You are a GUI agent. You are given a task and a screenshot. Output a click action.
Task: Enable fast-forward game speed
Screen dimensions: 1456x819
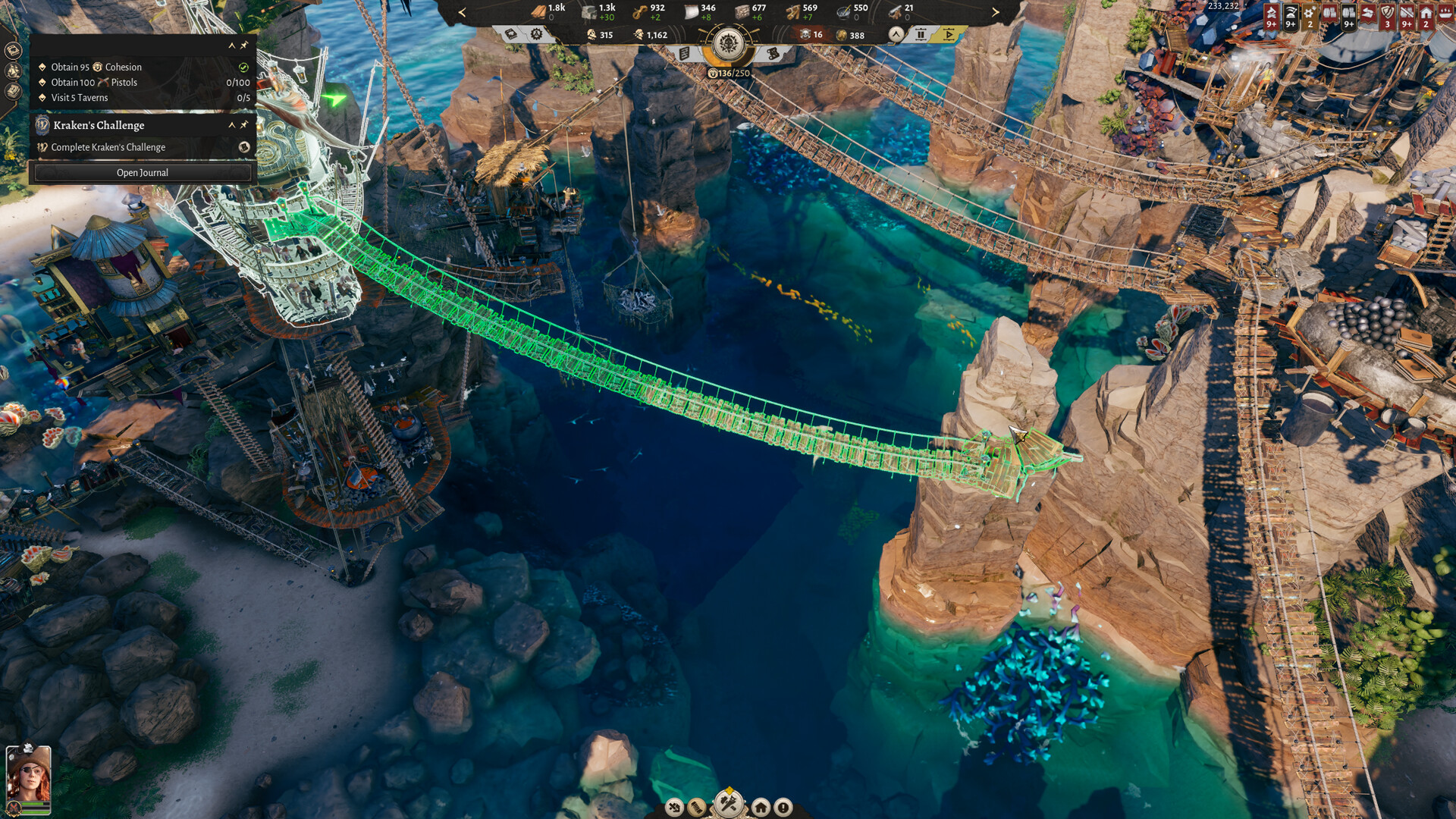pos(950,34)
